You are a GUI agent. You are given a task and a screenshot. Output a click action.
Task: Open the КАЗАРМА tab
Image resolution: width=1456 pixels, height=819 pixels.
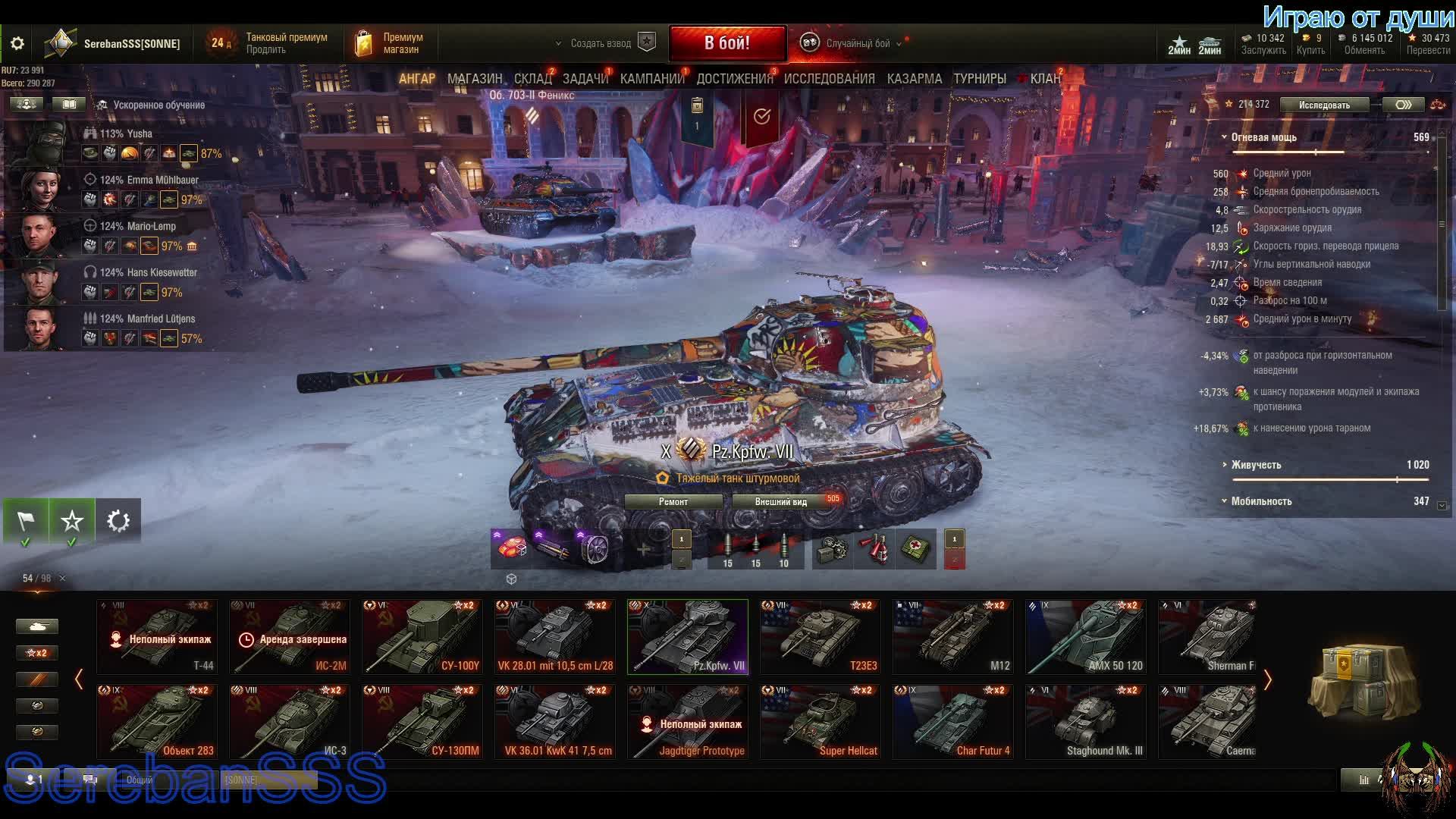pos(914,79)
